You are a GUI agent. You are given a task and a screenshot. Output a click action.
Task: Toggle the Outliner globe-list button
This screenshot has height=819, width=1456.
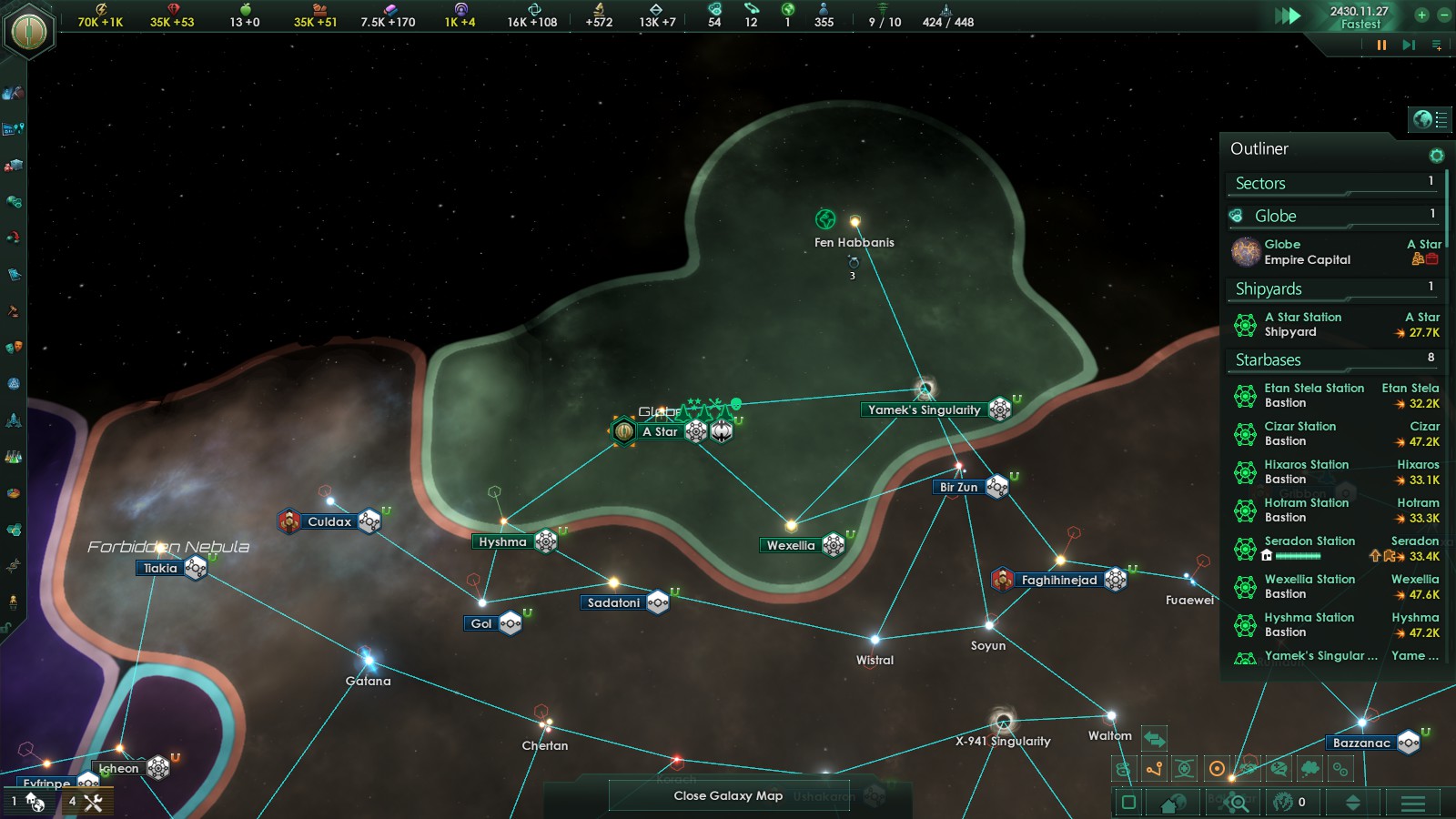point(1430,119)
